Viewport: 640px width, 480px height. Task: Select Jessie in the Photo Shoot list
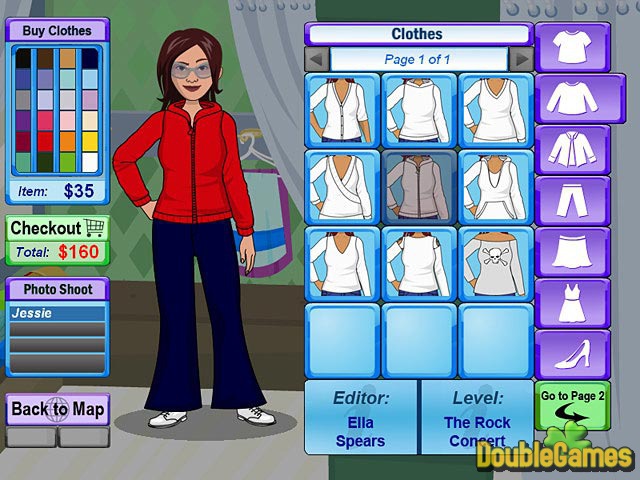click(57, 313)
